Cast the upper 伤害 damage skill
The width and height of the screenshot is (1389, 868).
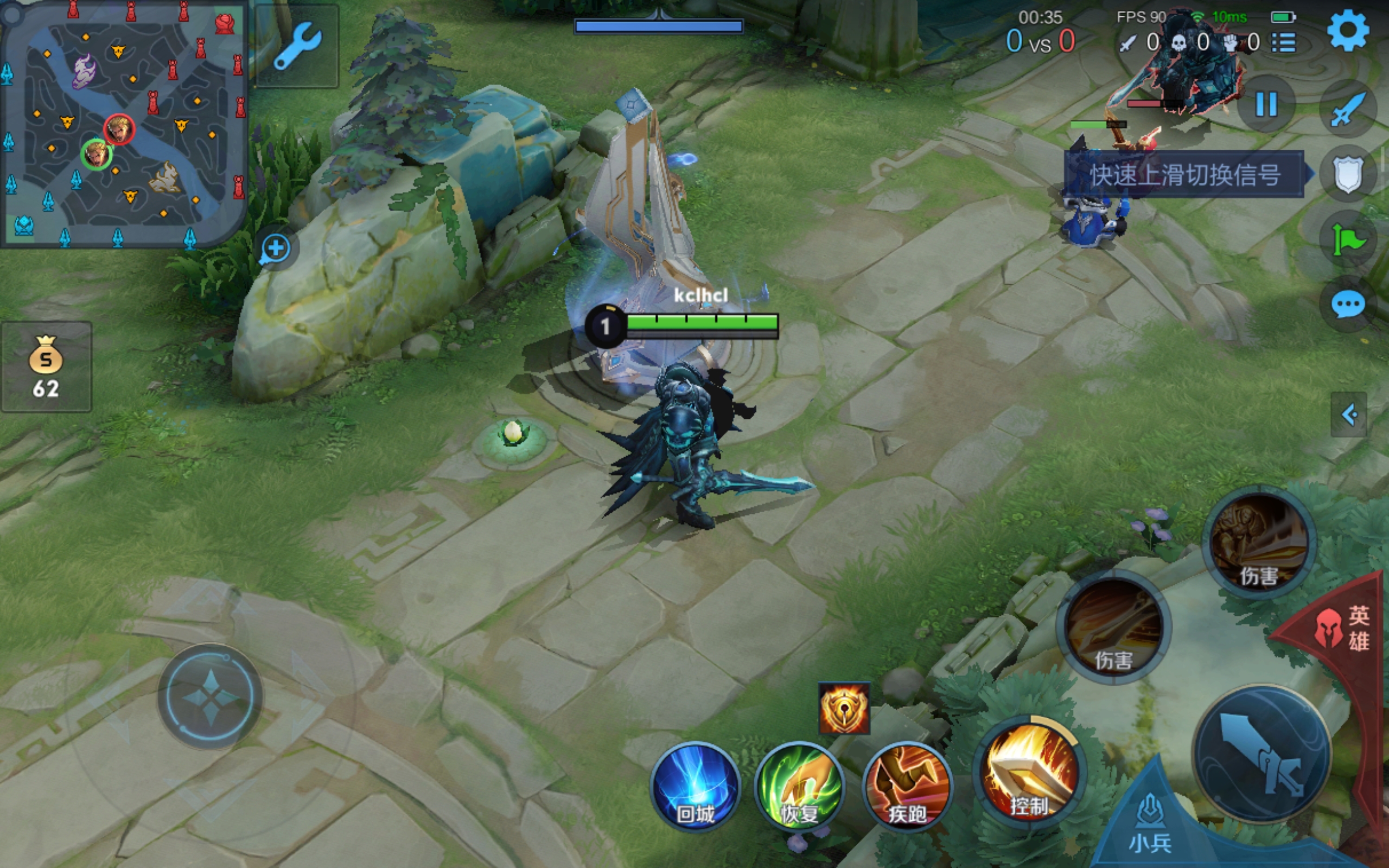pos(1259,542)
